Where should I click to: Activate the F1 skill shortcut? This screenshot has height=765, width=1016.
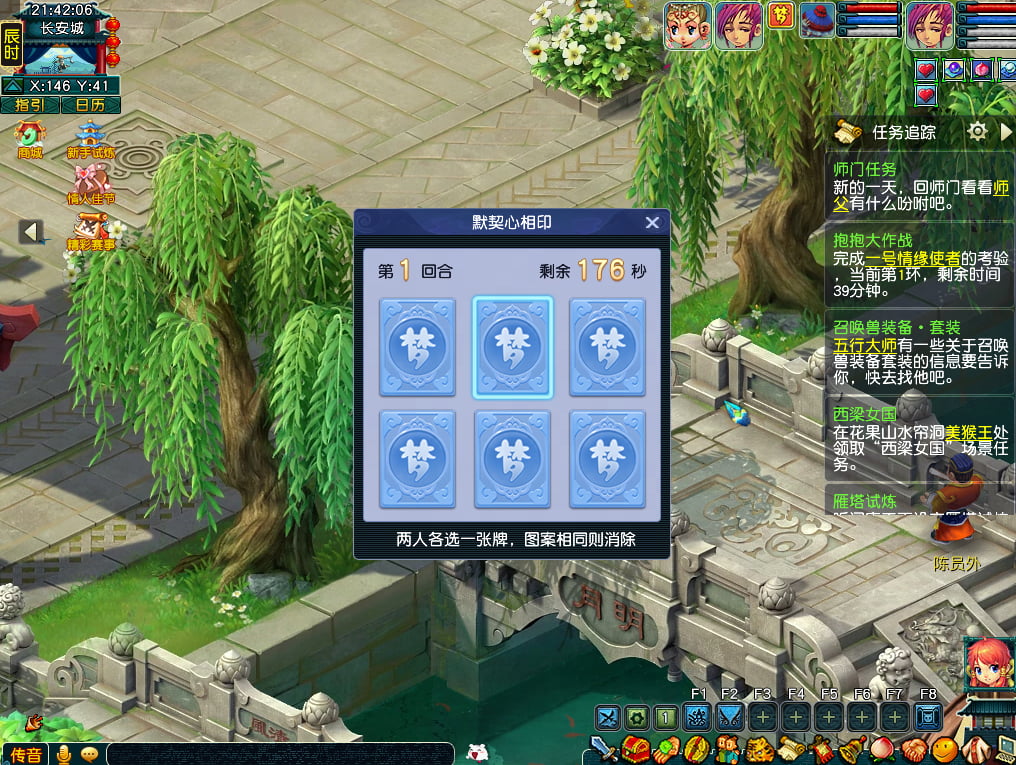click(698, 716)
